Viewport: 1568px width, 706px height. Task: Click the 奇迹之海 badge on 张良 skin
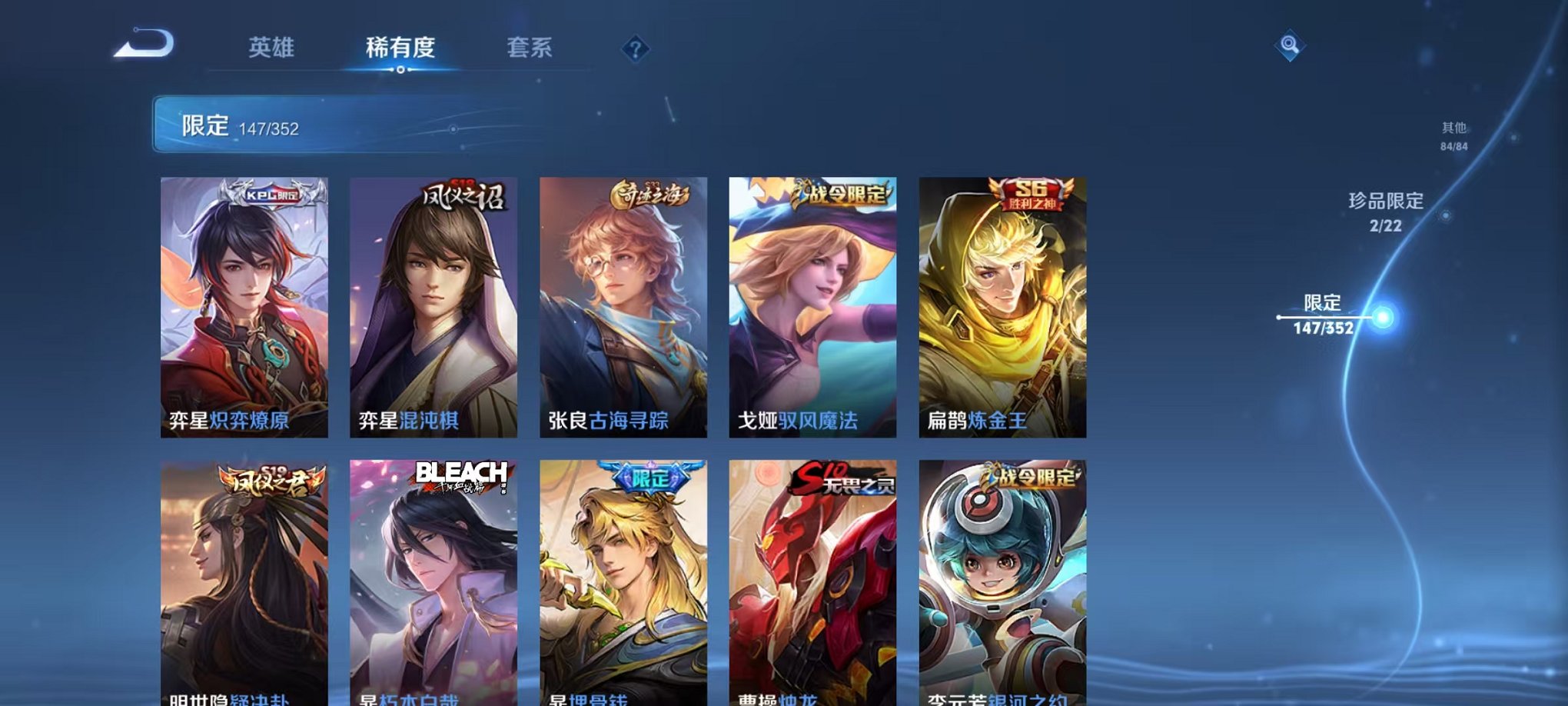(649, 195)
